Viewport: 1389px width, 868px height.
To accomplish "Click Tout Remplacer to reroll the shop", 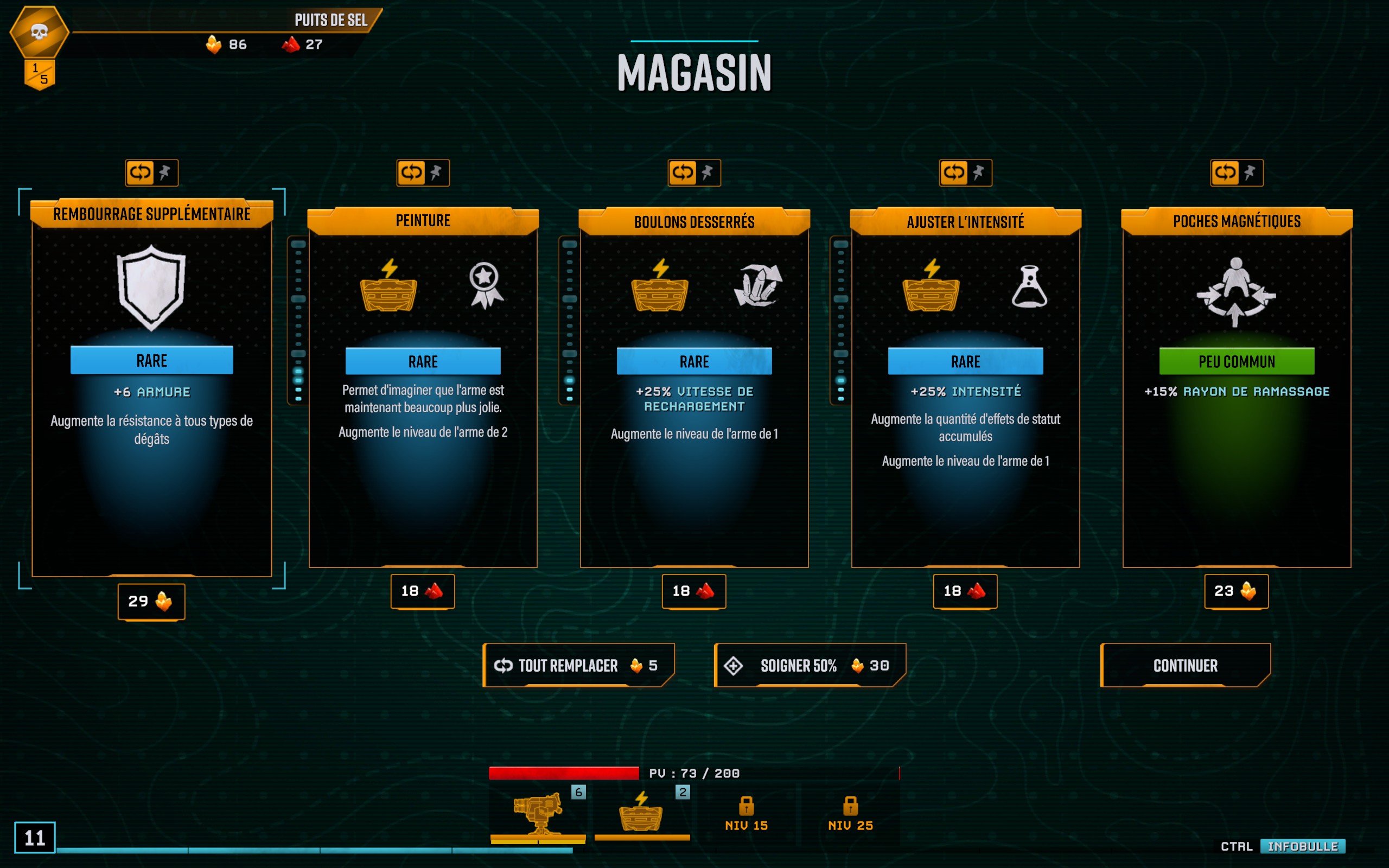I will (578, 665).
